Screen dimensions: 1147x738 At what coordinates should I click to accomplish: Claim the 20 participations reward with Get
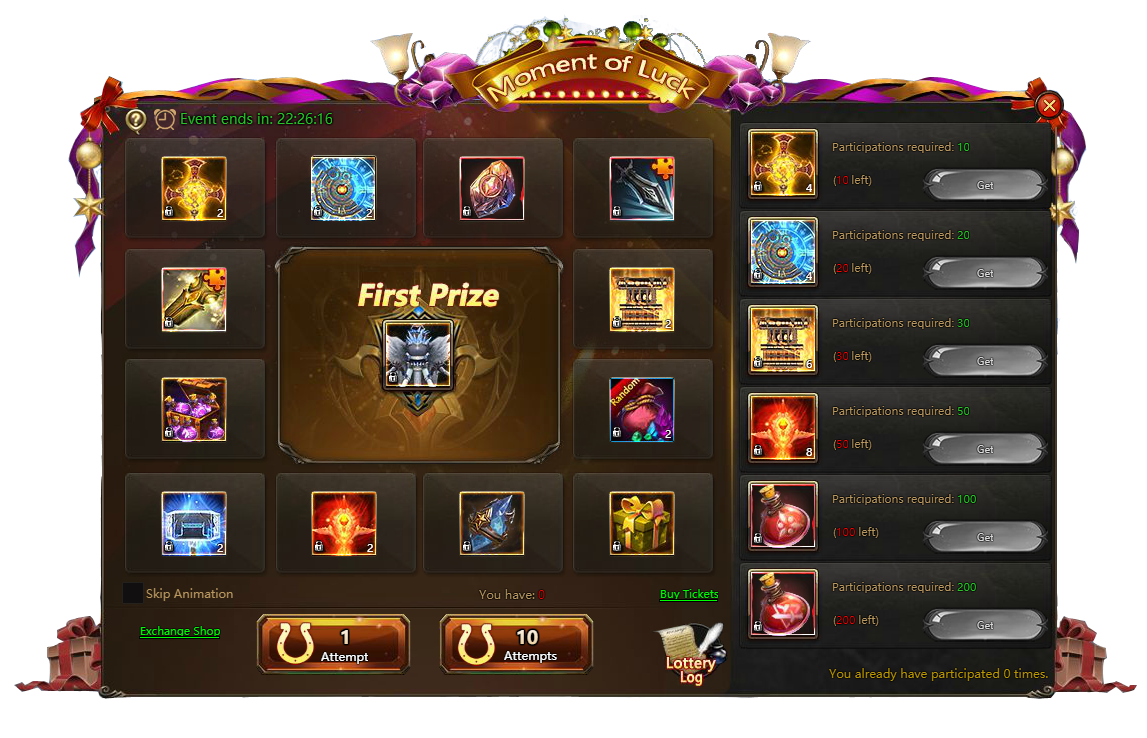tap(984, 273)
